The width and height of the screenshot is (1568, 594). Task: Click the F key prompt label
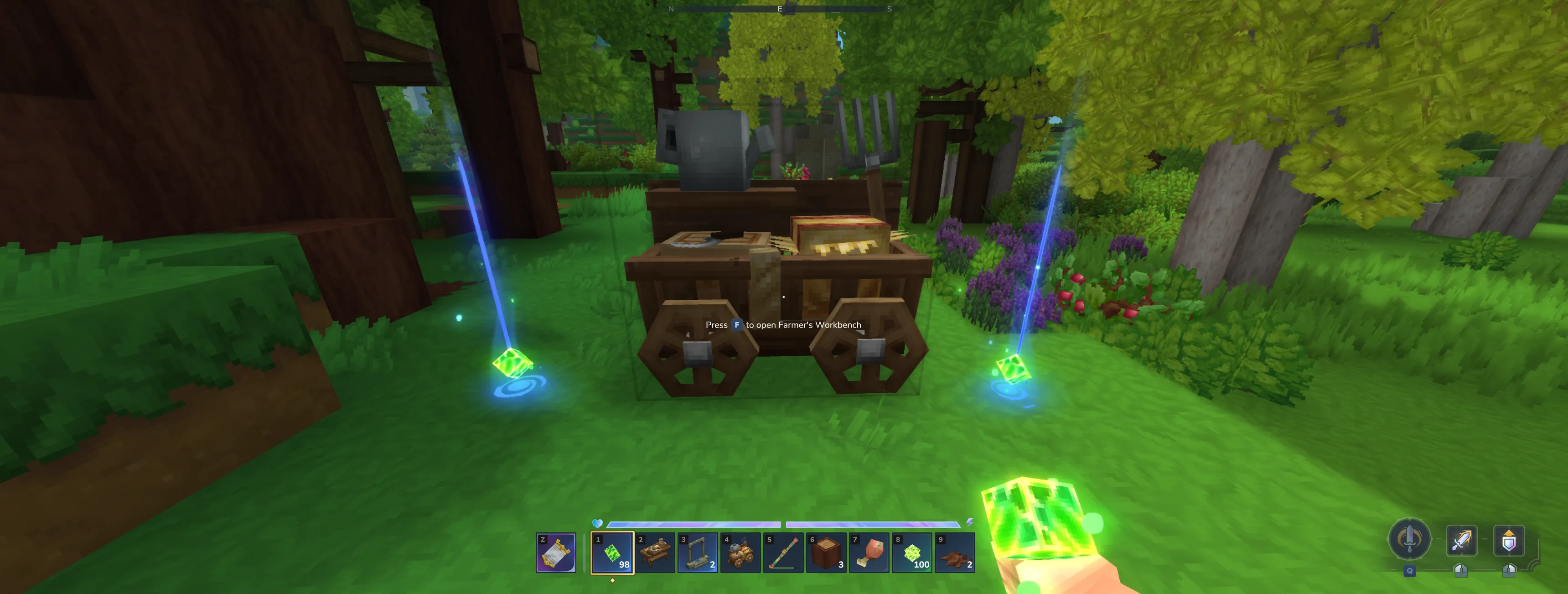(x=736, y=325)
